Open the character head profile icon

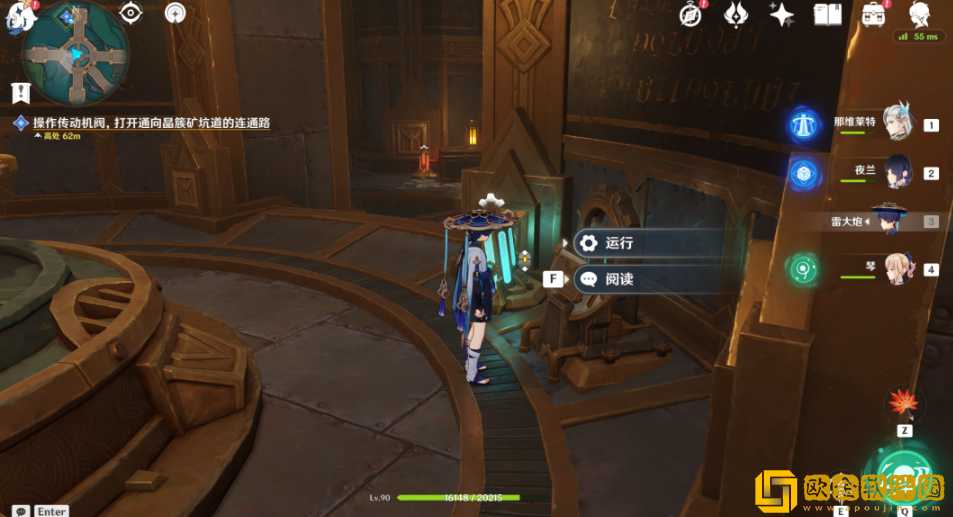(x=920, y=14)
